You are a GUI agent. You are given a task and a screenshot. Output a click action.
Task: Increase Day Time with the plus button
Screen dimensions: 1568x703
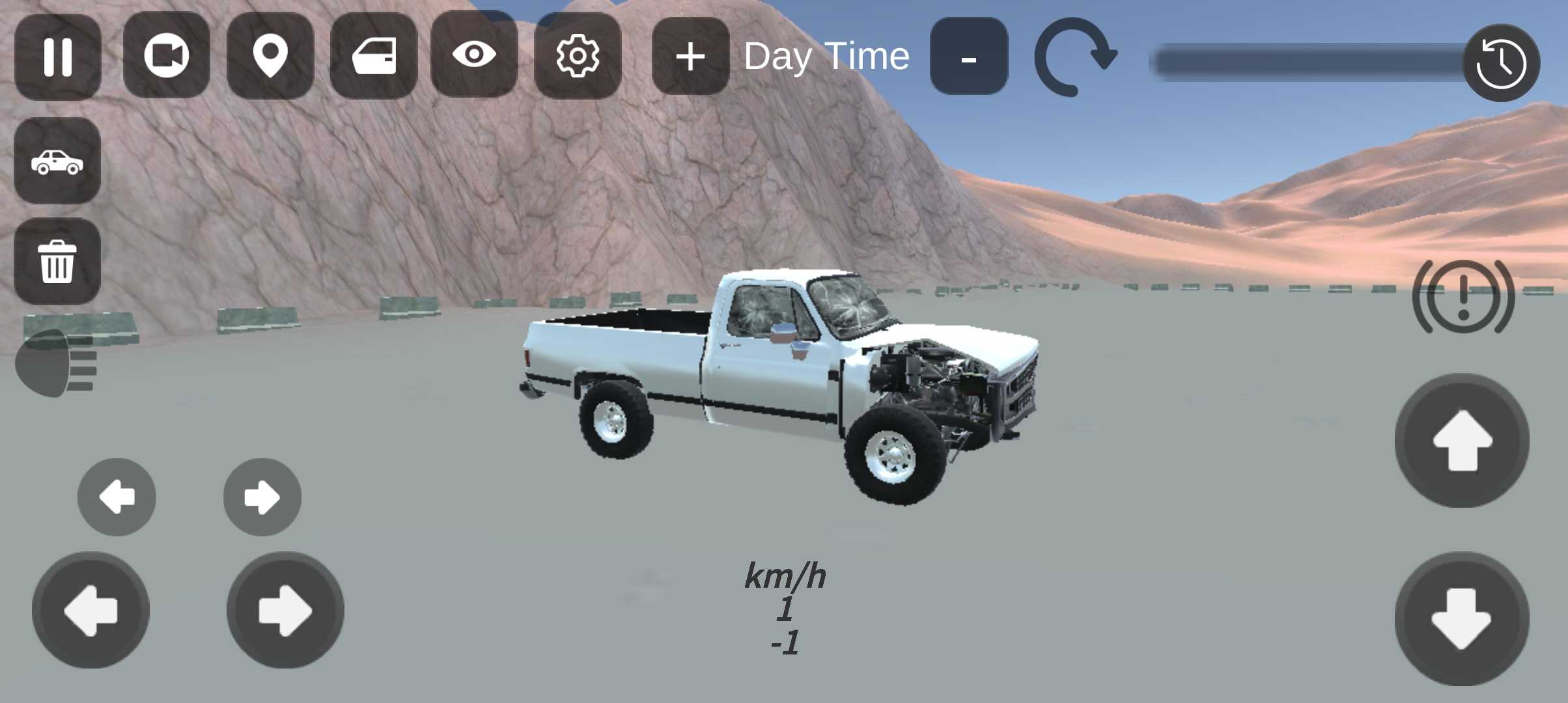[690, 57]
